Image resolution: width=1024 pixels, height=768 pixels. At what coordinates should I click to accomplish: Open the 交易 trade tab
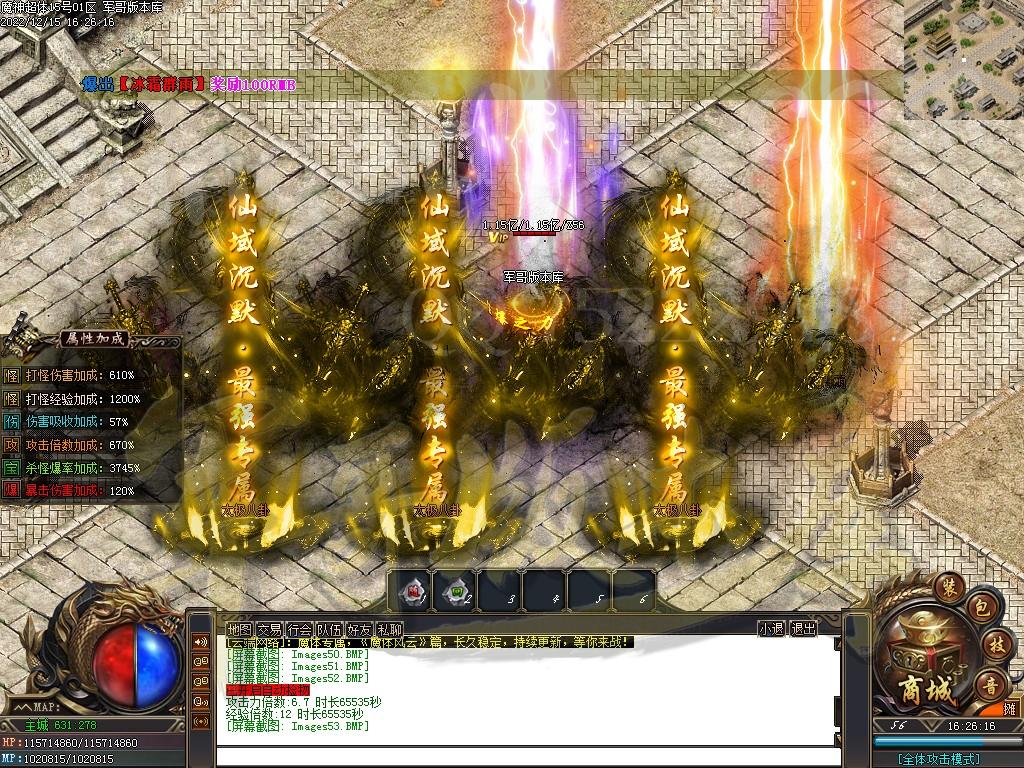tap(269, 629)
